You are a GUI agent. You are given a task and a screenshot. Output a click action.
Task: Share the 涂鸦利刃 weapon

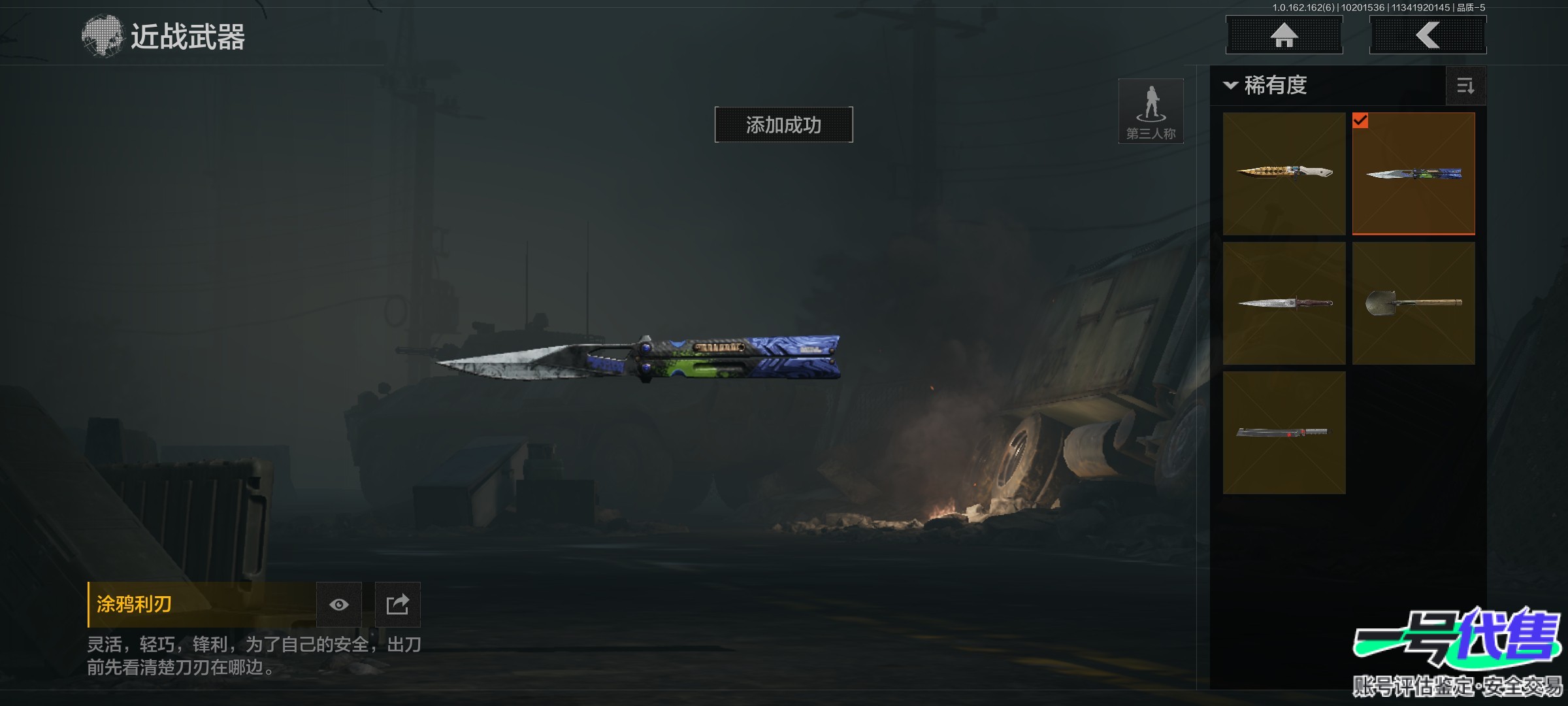(397, 605)
